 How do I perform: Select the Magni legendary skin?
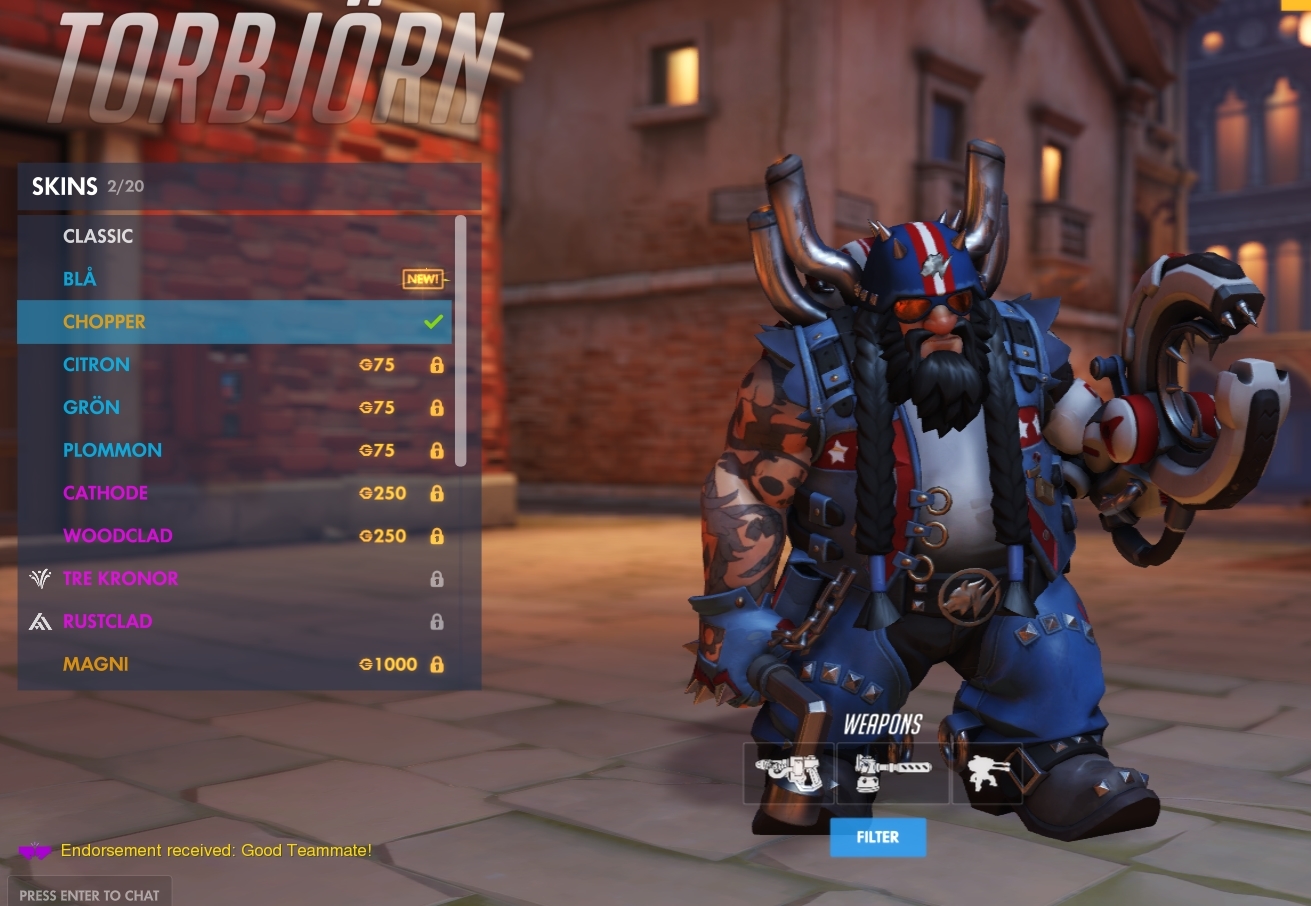(95, 664)
